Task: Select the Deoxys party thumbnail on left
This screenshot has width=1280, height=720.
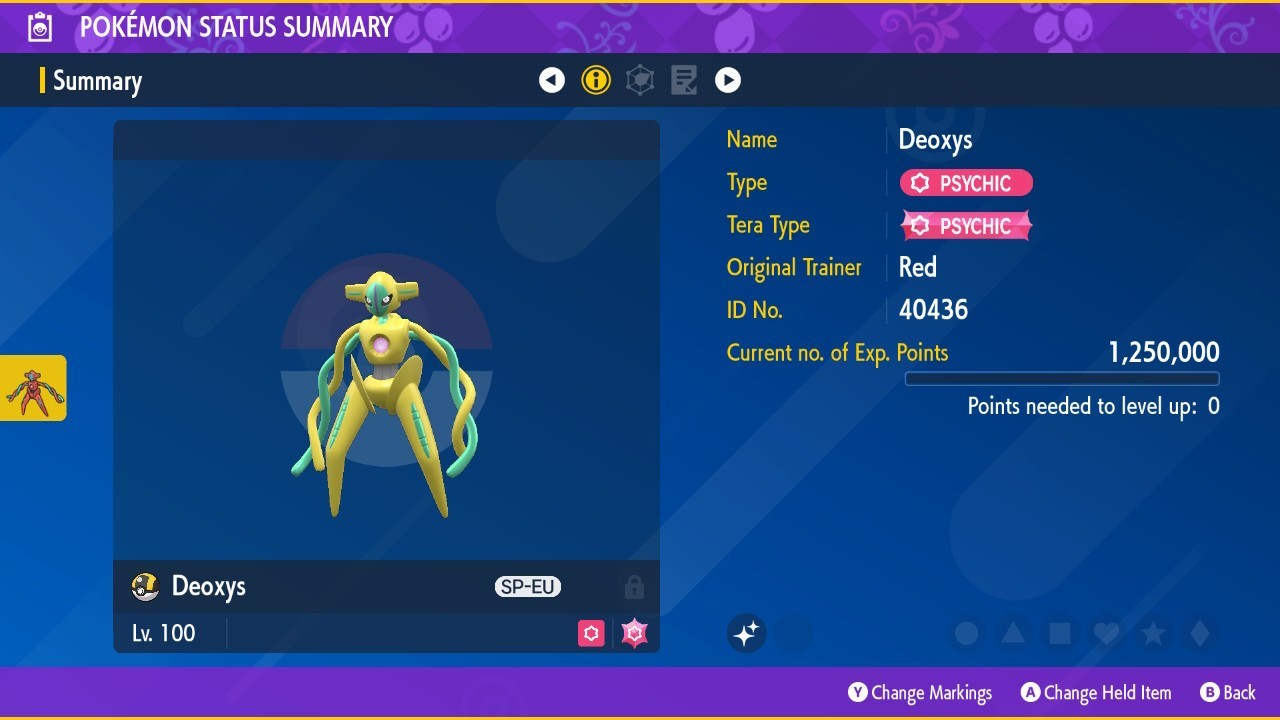Action: [x=33, y=388]
